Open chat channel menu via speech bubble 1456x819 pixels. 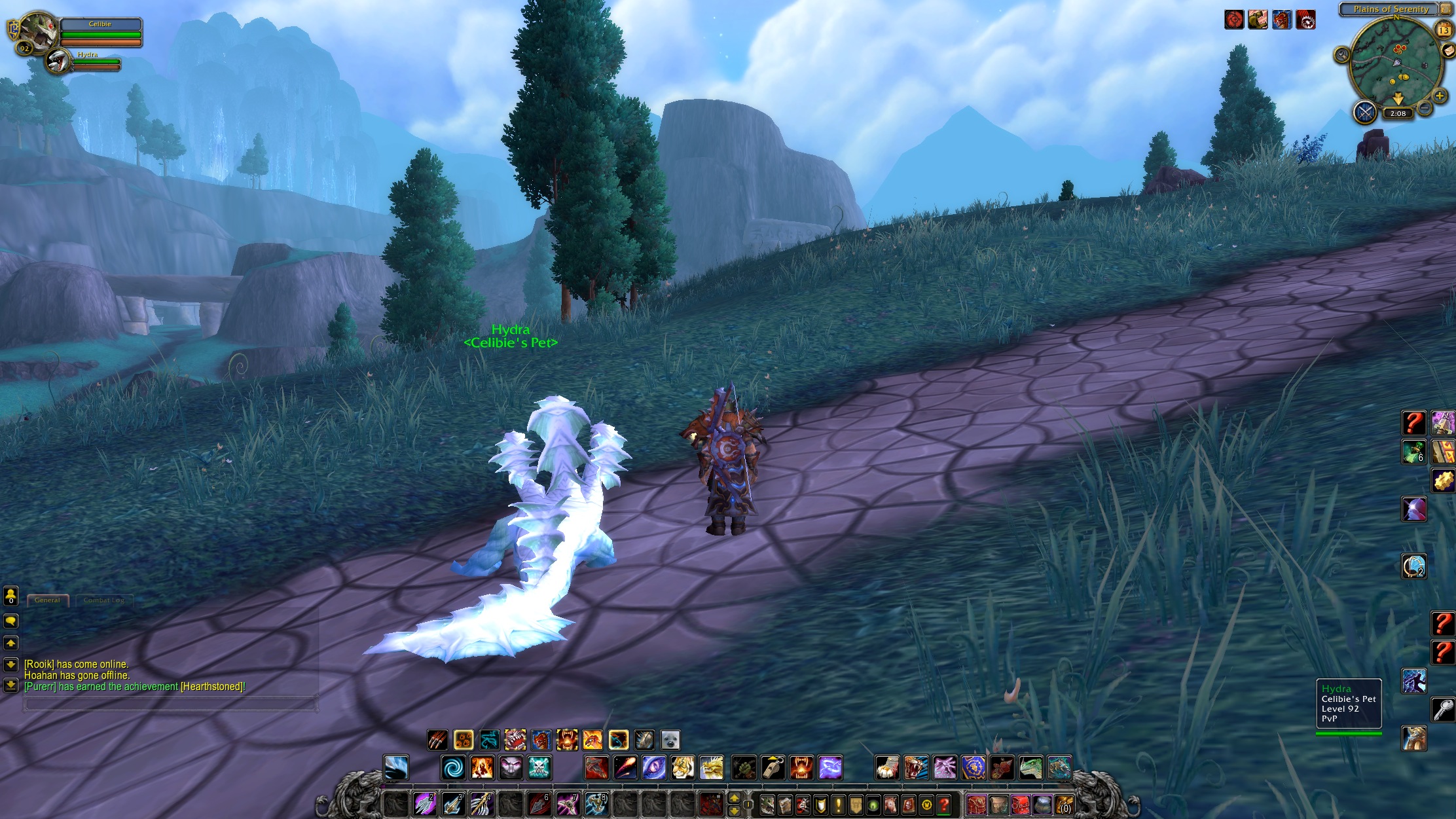click(x=10, y=621)
